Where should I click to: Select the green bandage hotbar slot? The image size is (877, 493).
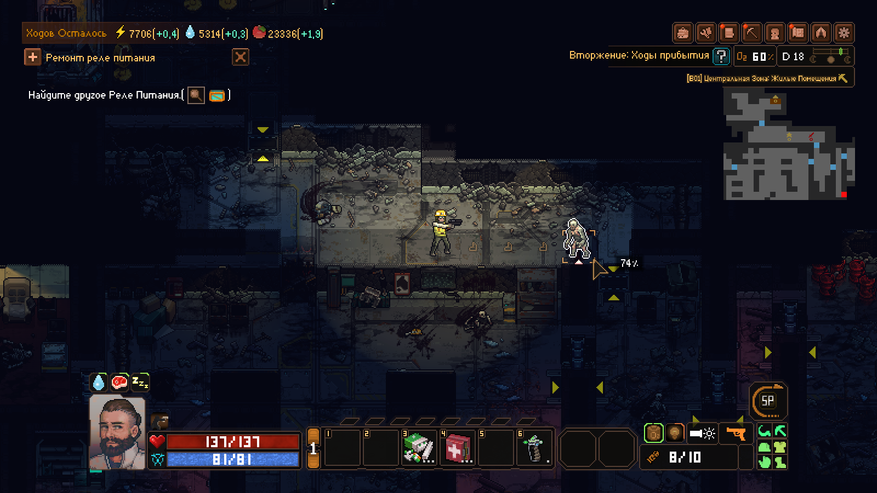pyautogui.click(x=418, y=448)
